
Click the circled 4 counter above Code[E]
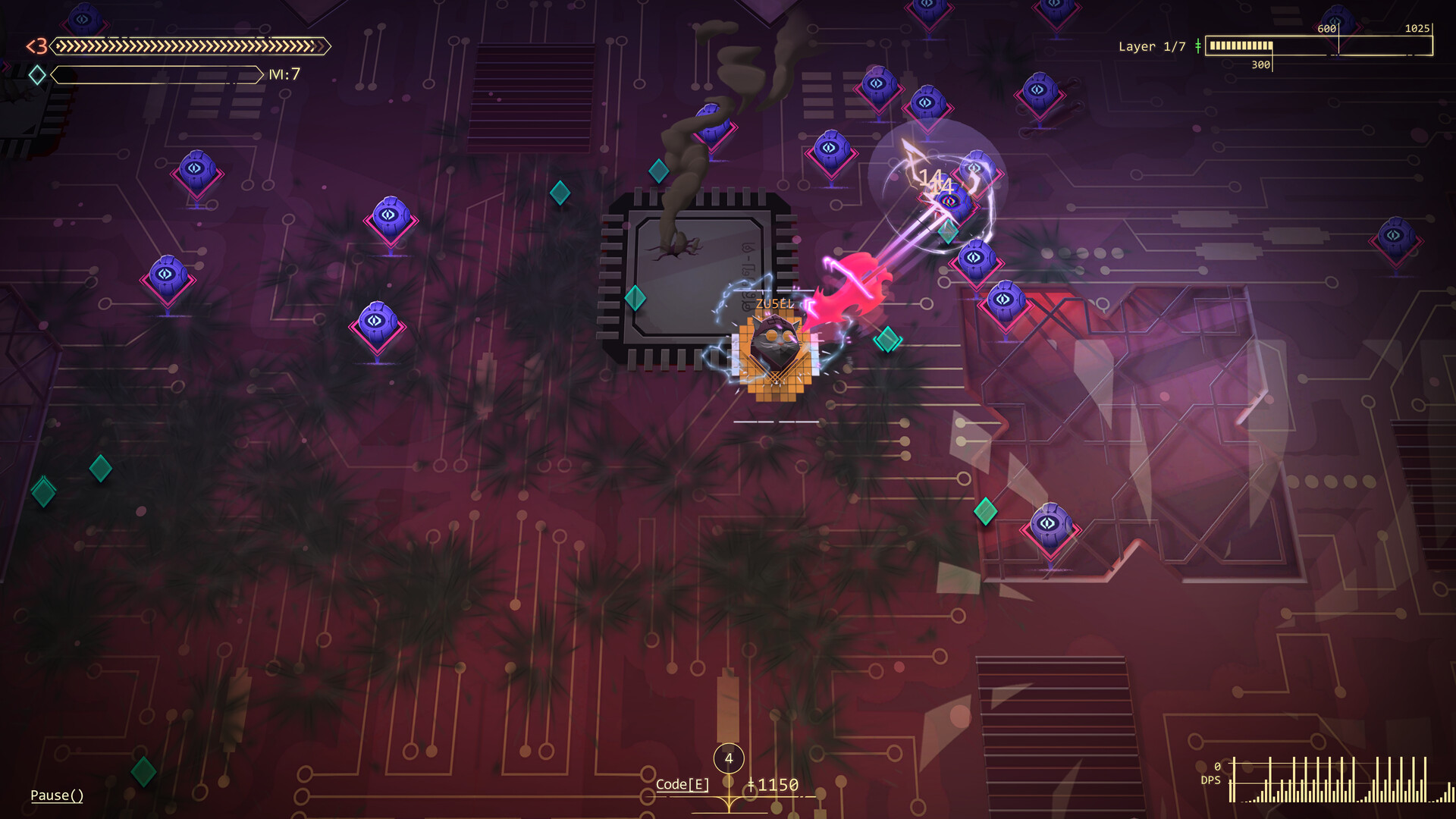(x=729, y=757)
